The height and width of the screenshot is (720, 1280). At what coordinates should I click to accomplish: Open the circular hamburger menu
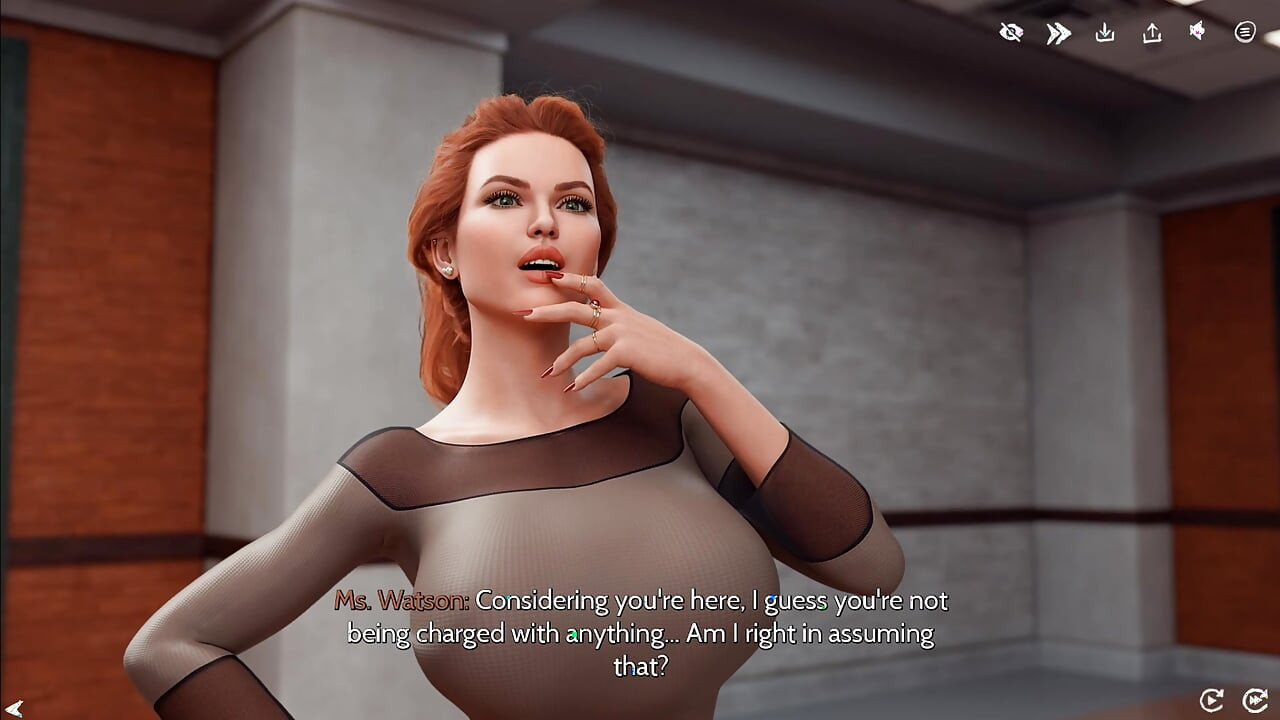pyautogui.click(x=1245, y=32)
